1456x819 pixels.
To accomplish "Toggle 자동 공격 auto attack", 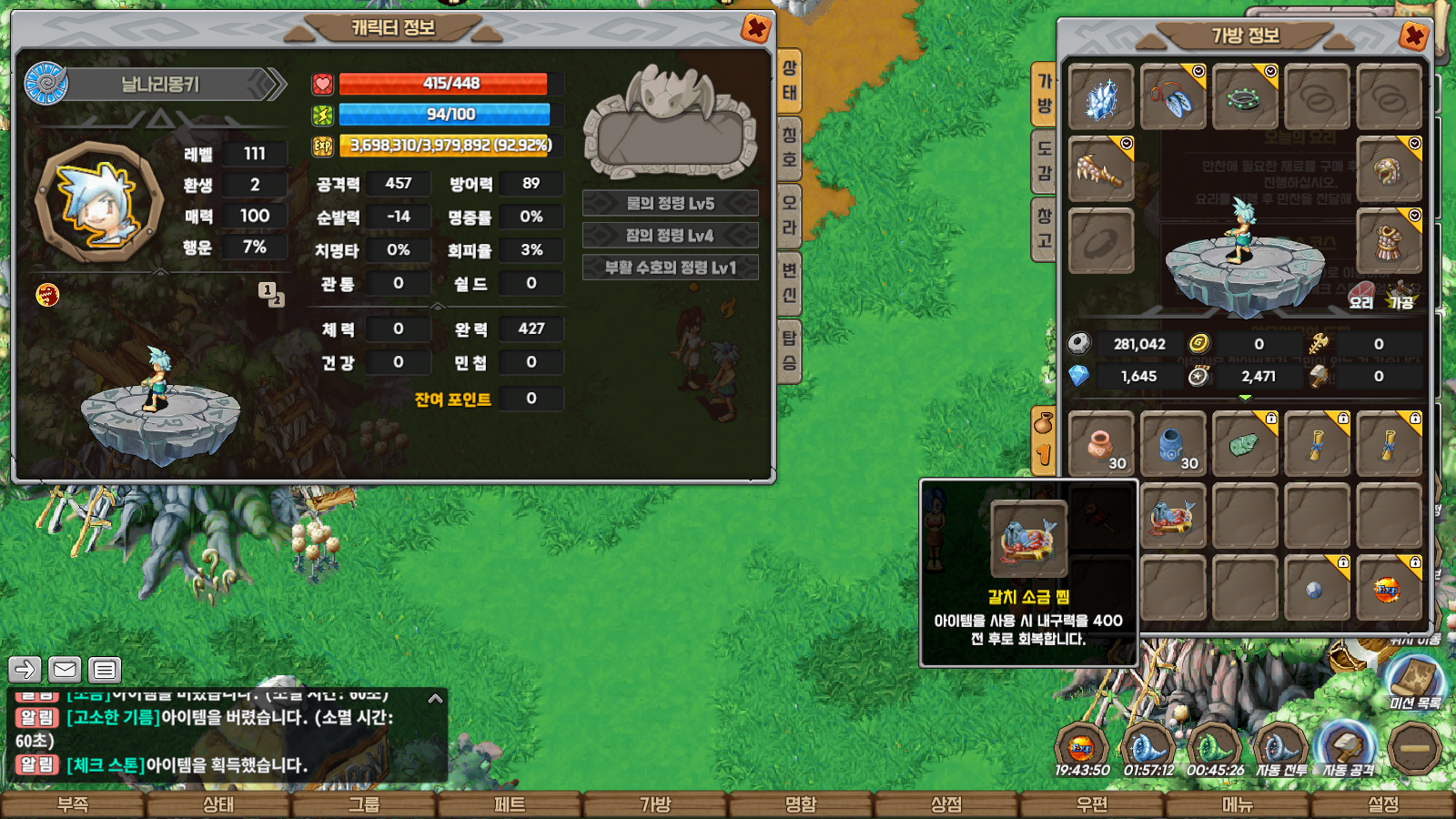I will pos(1347,748).
